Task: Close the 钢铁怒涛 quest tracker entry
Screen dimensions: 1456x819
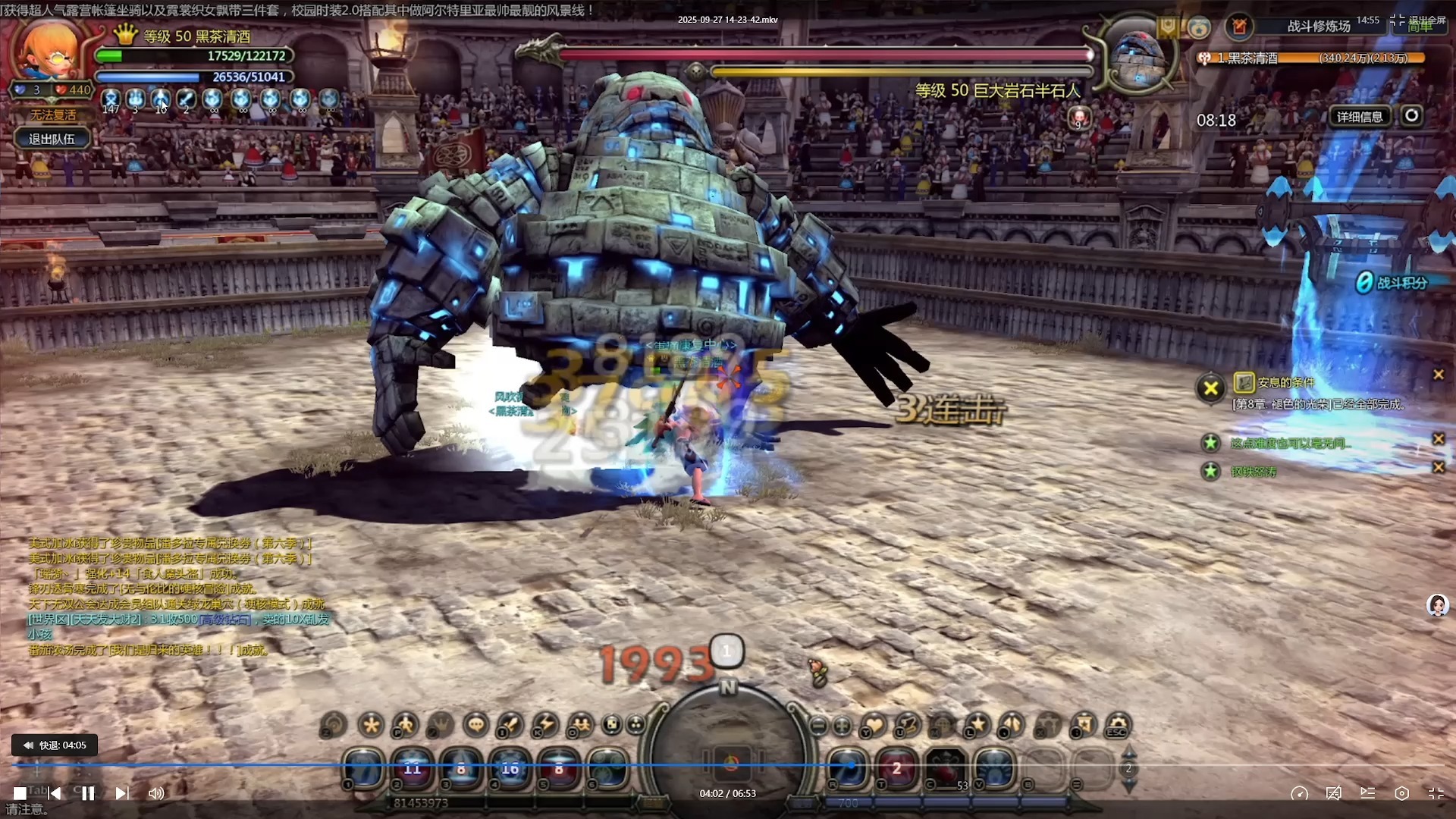Action: point(1438,468)
